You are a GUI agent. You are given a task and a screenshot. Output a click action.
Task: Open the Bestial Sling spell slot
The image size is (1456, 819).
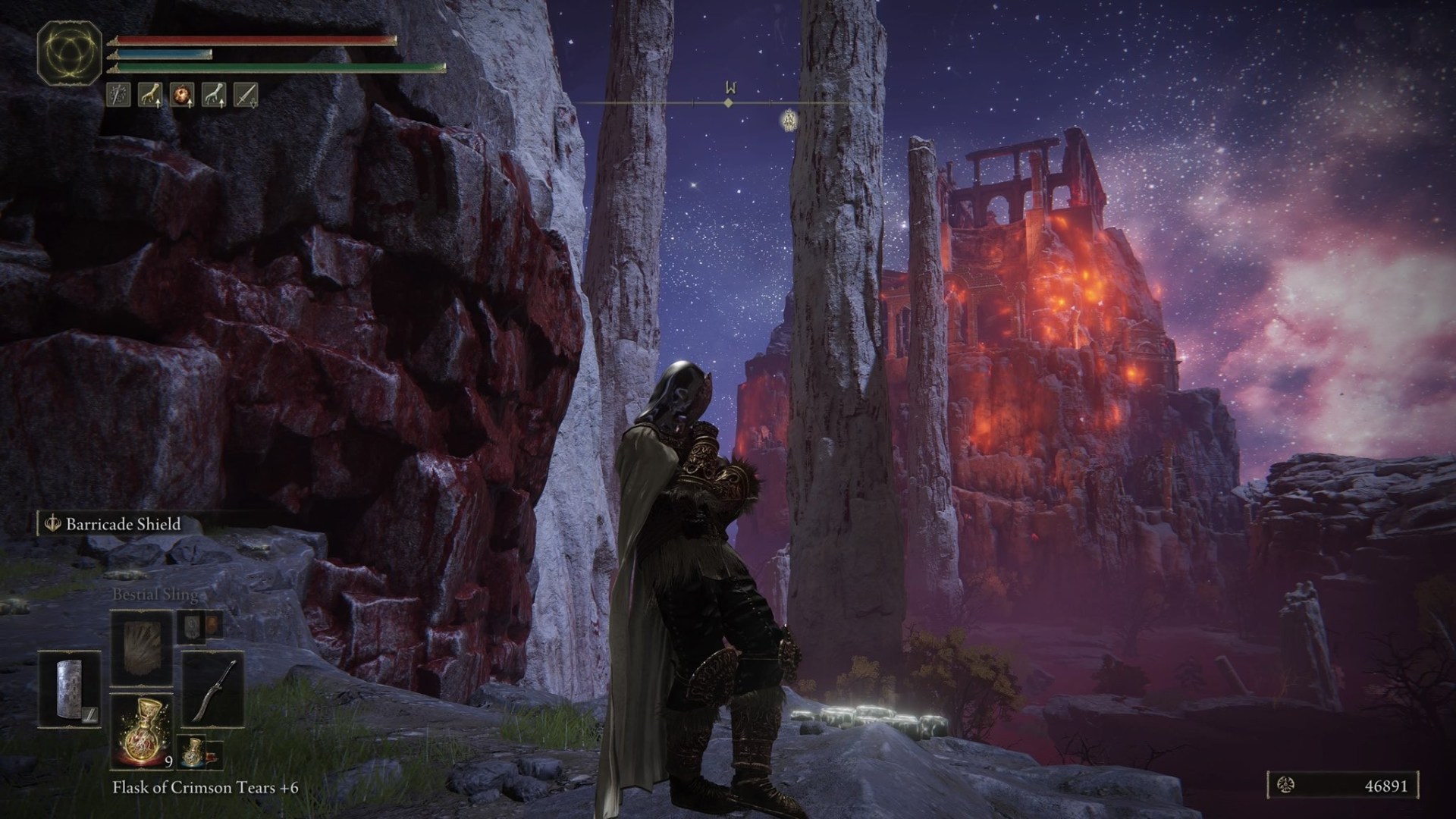(x=140, y=648)
